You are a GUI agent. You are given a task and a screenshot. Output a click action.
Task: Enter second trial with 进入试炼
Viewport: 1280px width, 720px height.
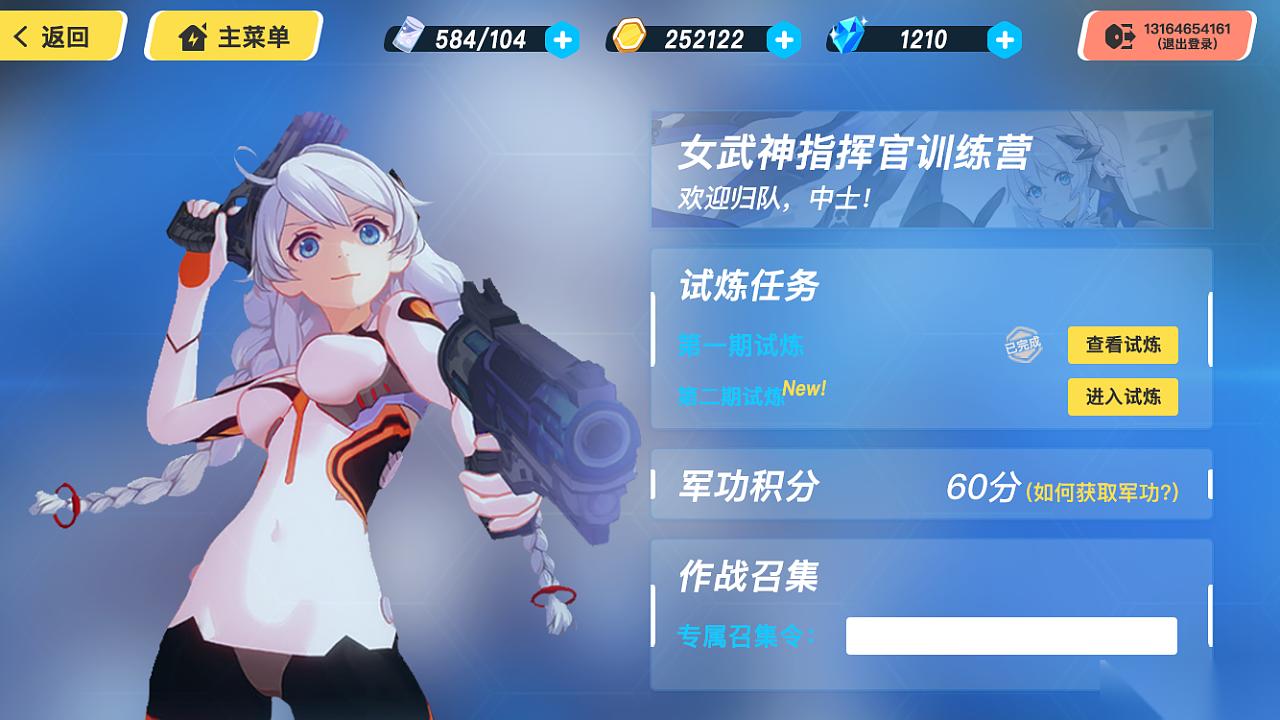pos(1122,397)
